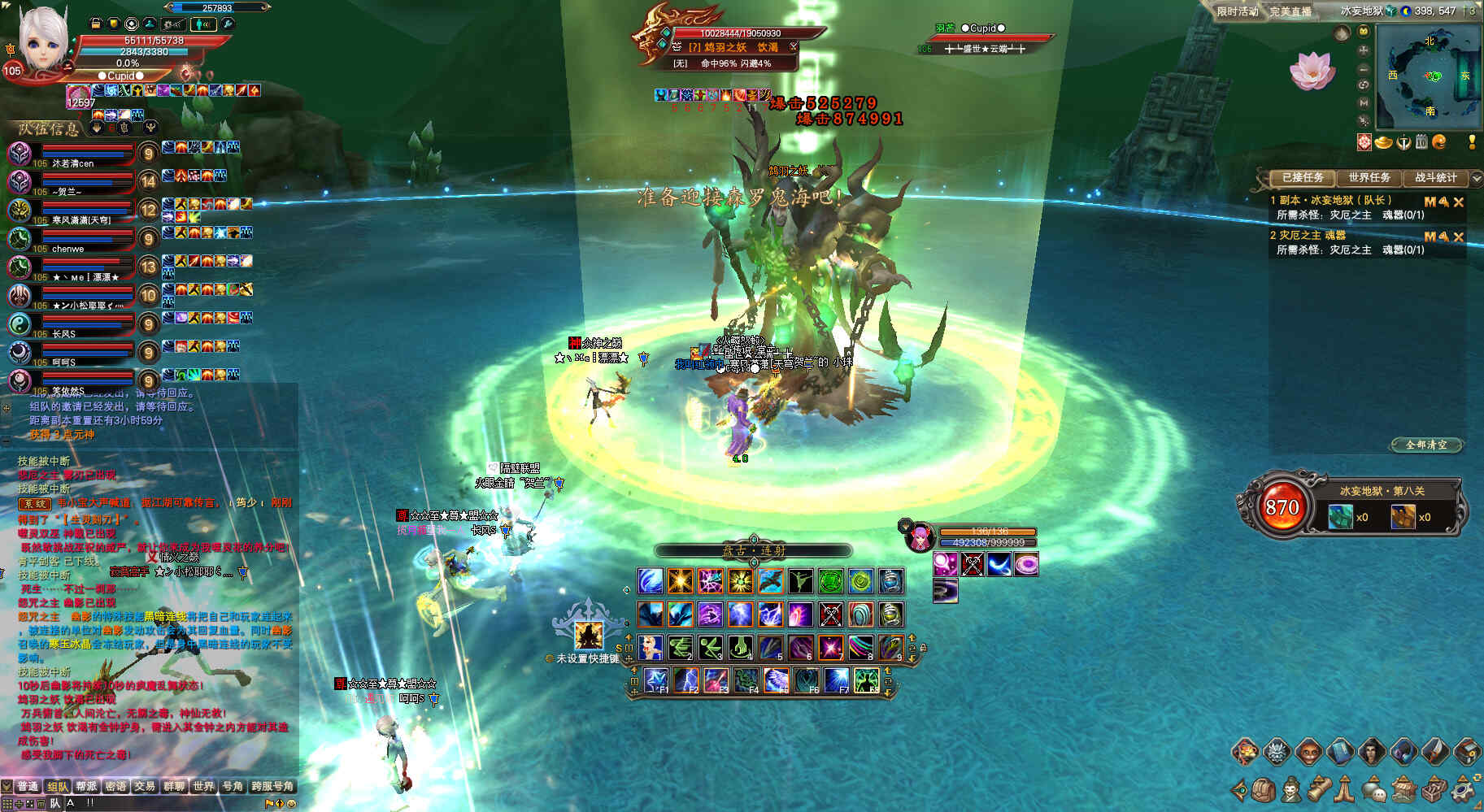
Task: Close the first tracked quest with X
Action: click(1459, 202)
